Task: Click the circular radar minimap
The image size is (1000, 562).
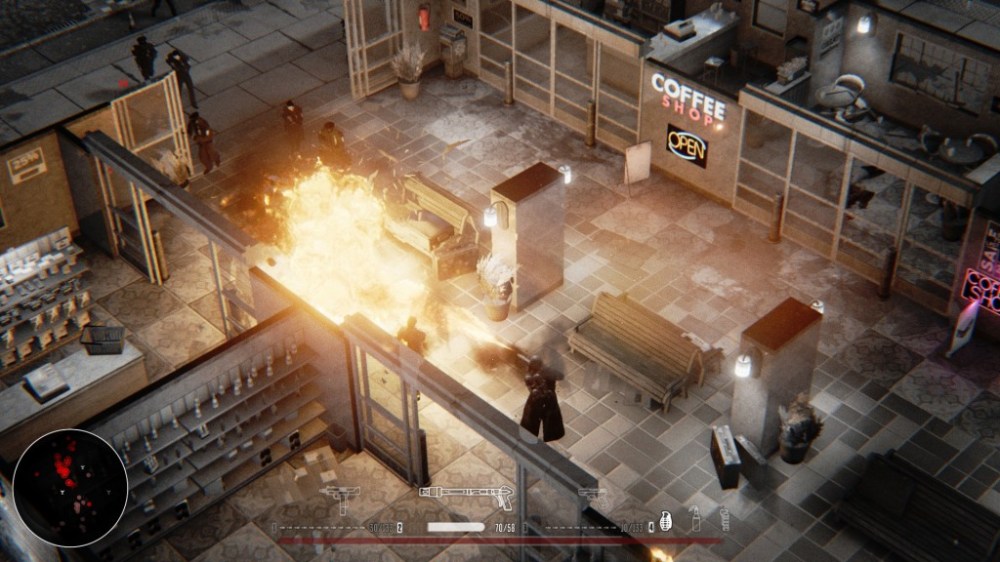Action: pyautogui.click(x=70, y=488)
